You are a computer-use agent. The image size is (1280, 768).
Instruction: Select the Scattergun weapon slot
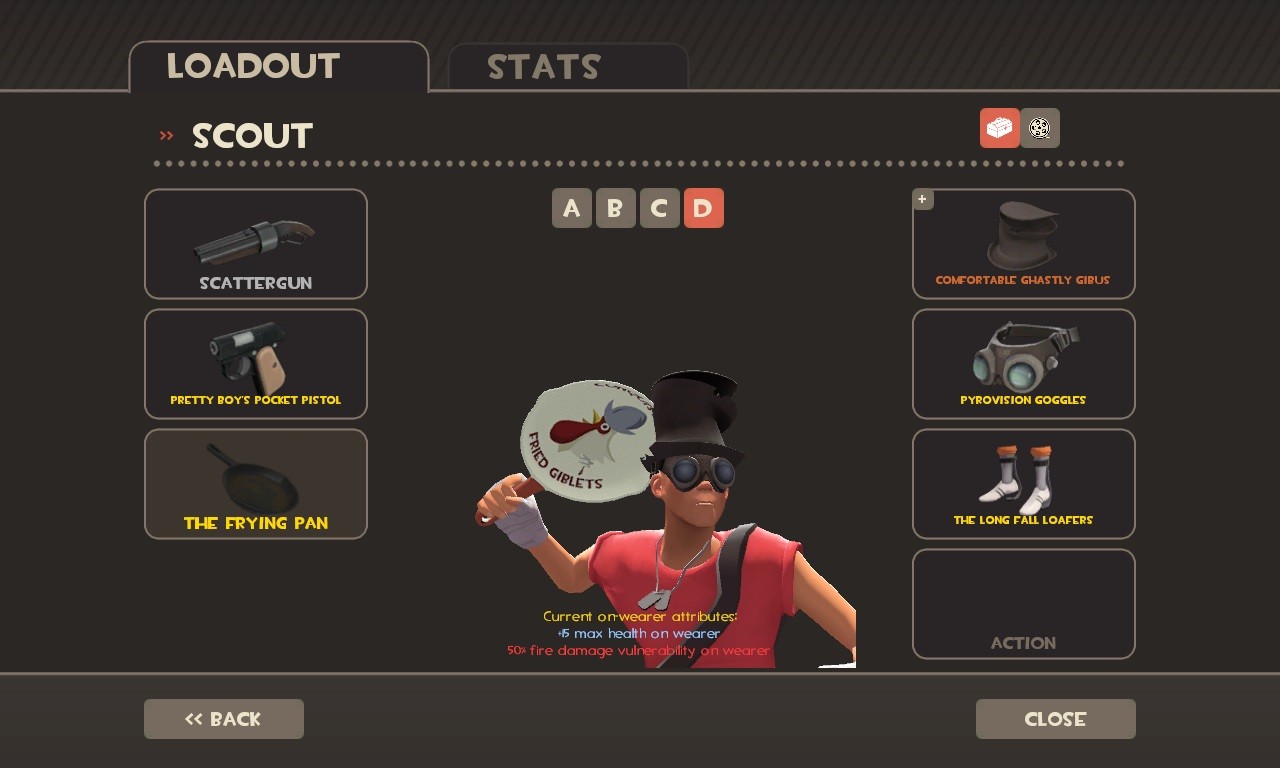pyautogui.click(x=255, y=243)
